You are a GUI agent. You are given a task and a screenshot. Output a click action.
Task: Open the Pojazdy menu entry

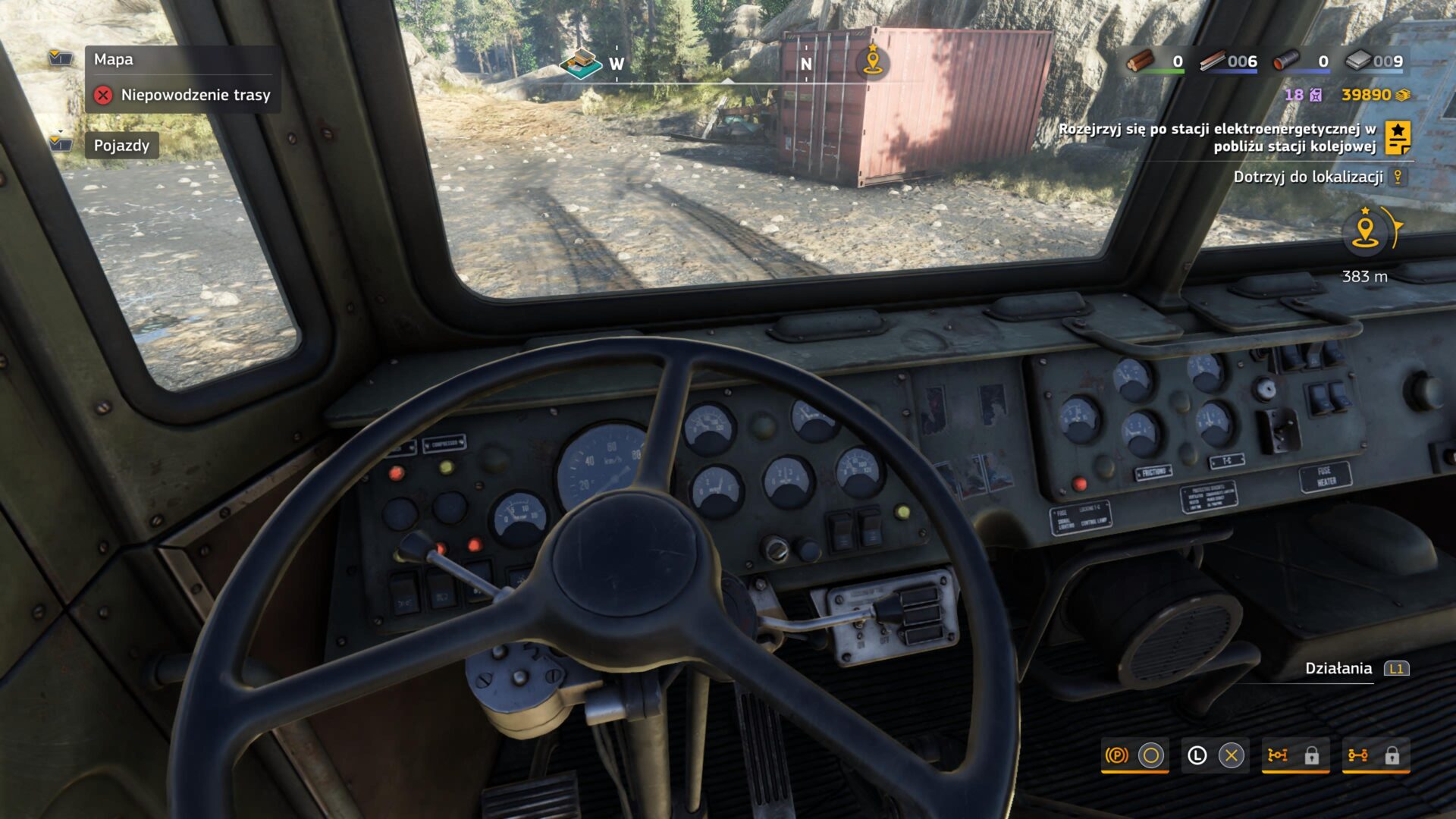[x=120, y=145]
